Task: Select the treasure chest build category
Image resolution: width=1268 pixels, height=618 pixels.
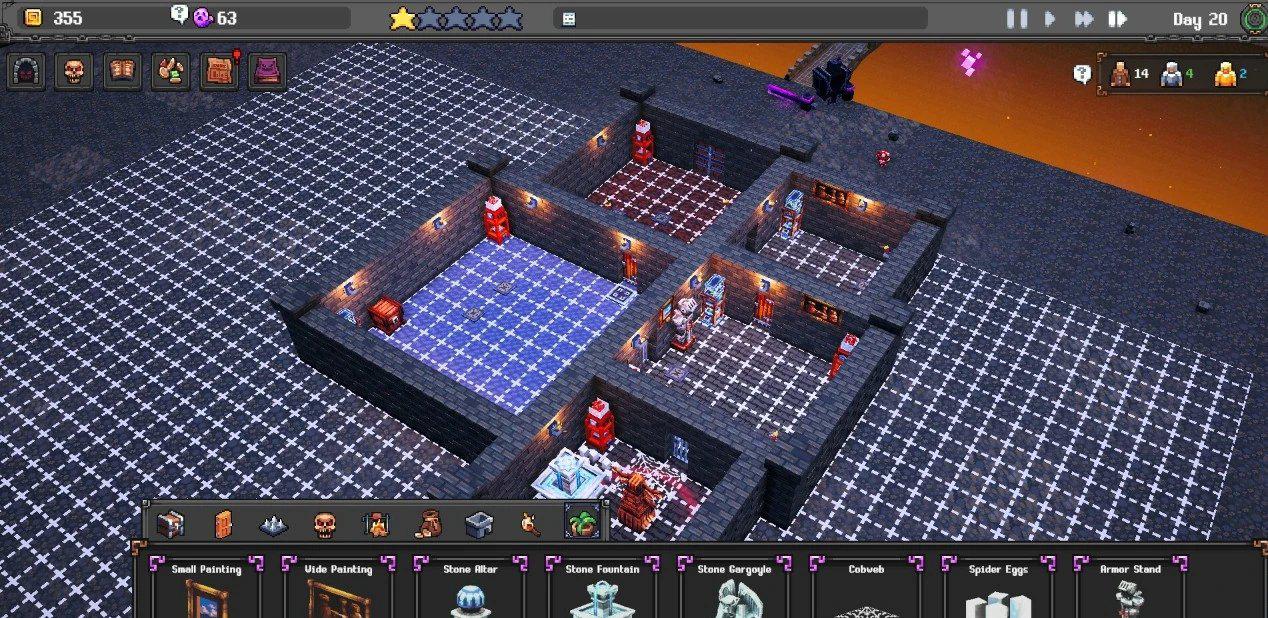Action: [x=171, y=523]
